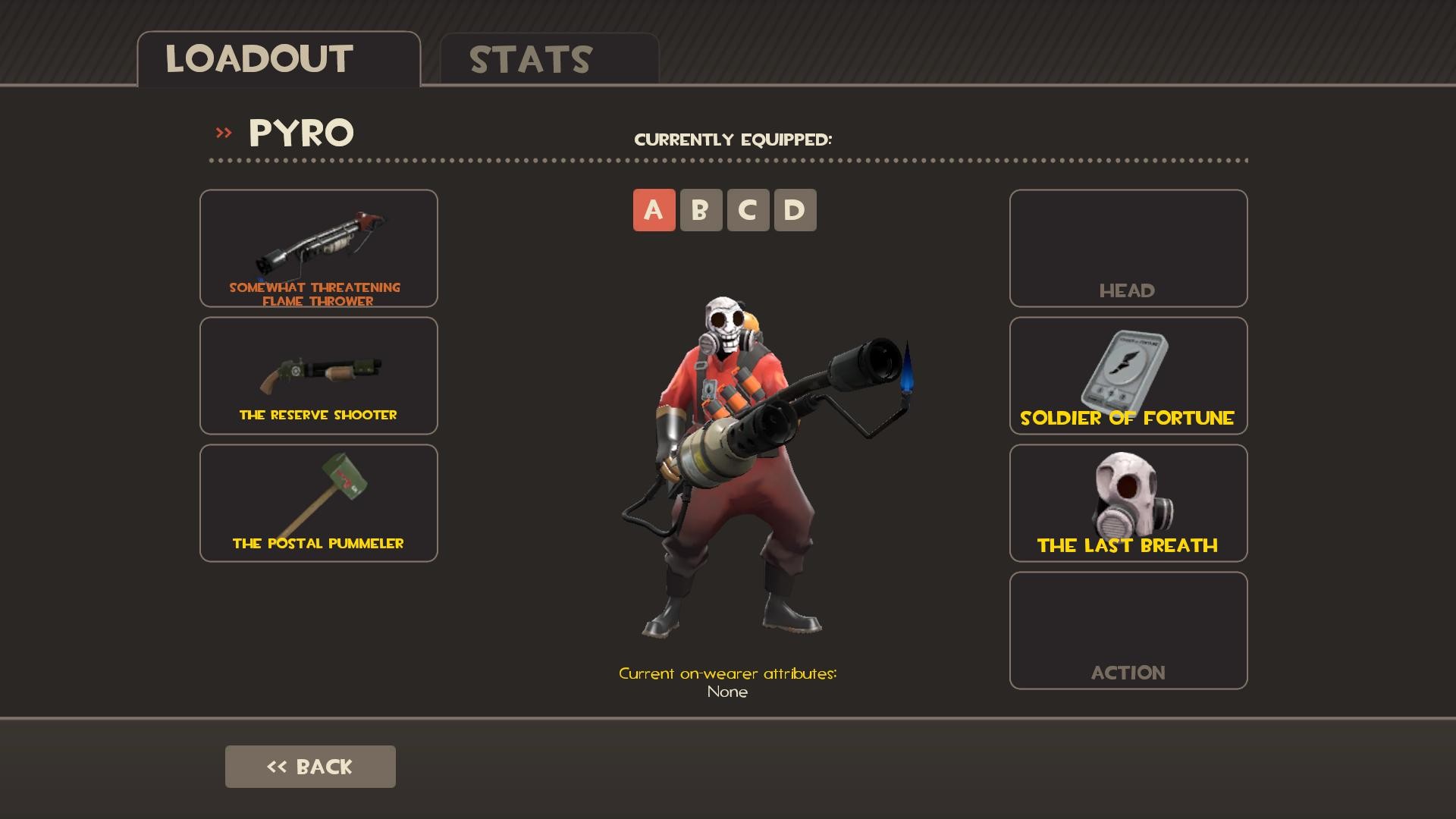The width and height of the screenshot is (1456, 819).
Task: Switch to loadout preset B
Action: pyautogui.click(x=700, y=210)
